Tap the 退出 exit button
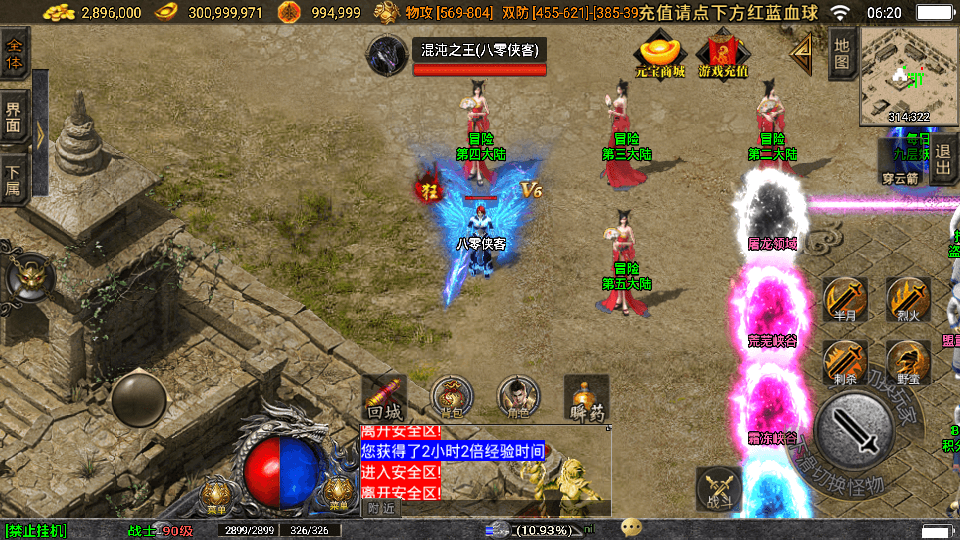 click(943, 162)
